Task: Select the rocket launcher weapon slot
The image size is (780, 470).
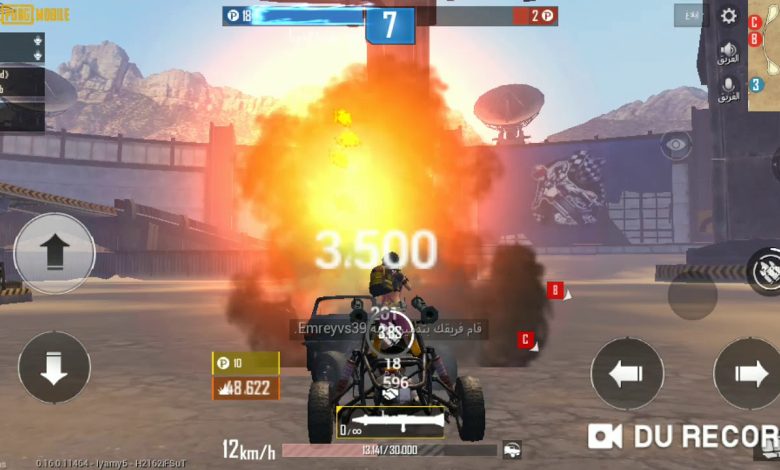Action: 390,422
